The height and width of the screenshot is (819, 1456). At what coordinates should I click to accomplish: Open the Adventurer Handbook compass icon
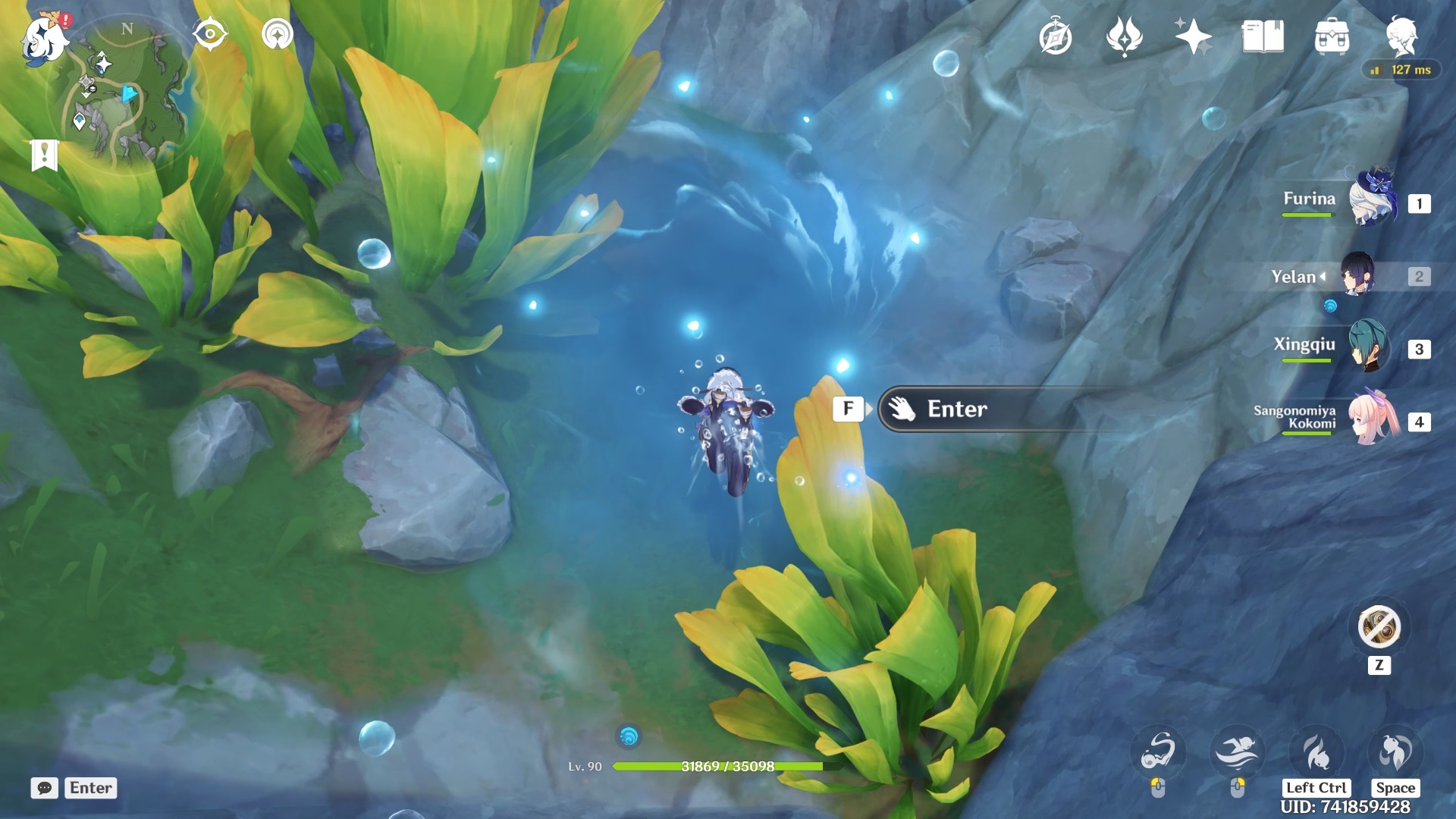[1055, 37]
